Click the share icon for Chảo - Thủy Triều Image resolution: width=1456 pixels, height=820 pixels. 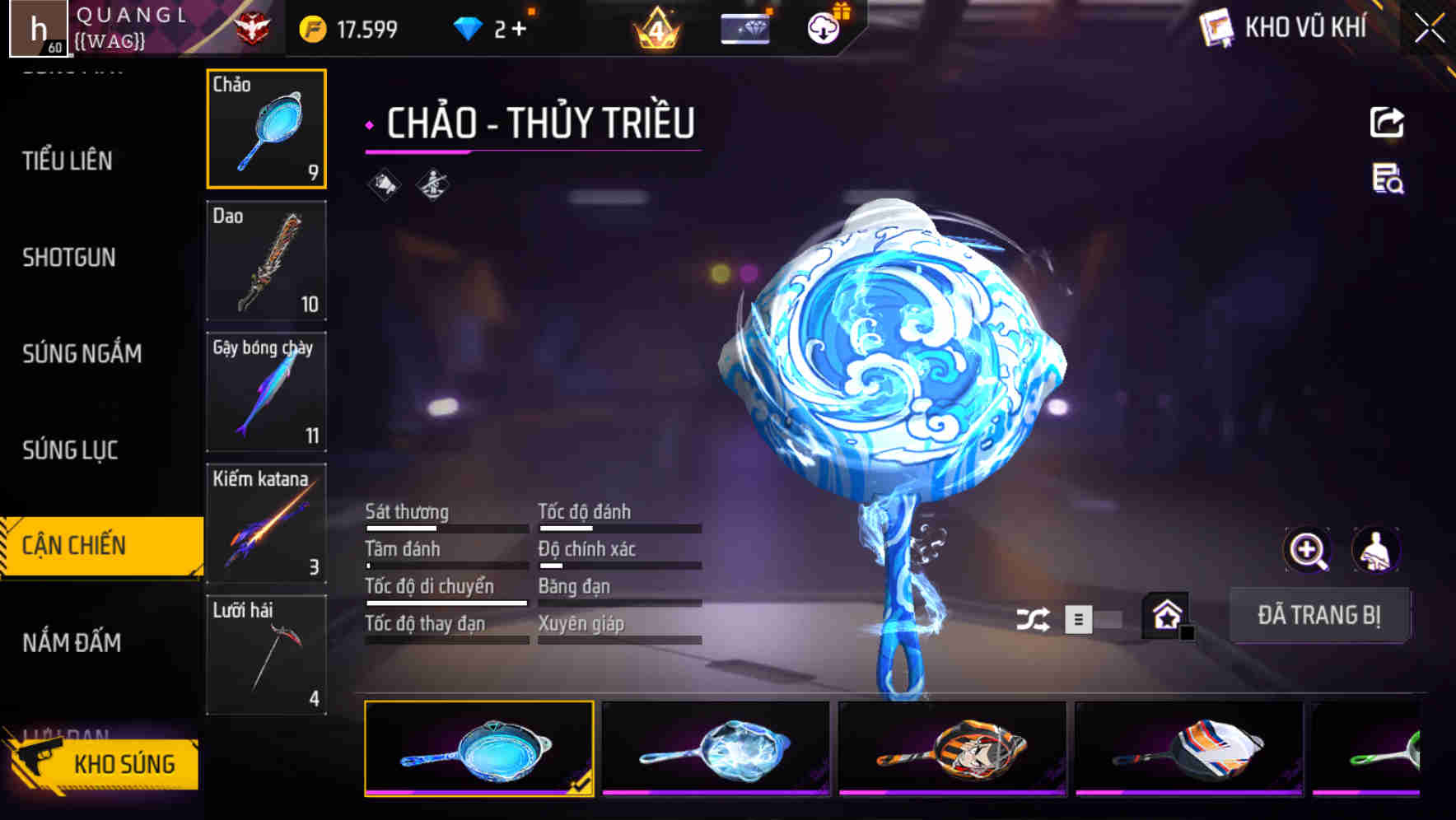[1386, 121]
